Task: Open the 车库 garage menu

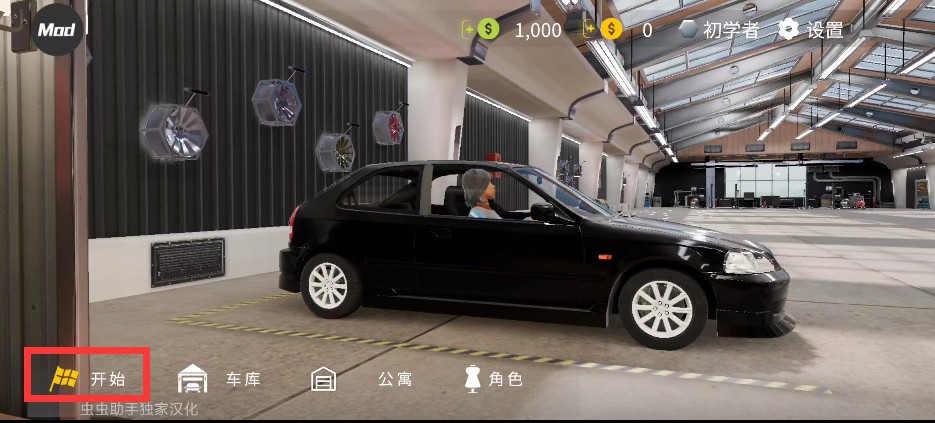Action: 220,379
